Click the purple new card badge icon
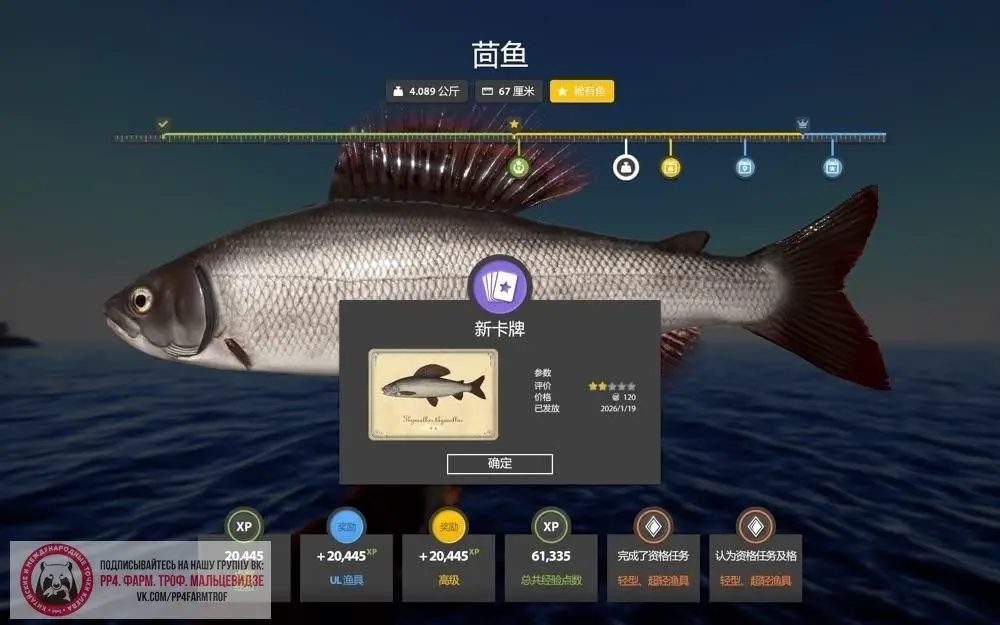 click(500, 286)
